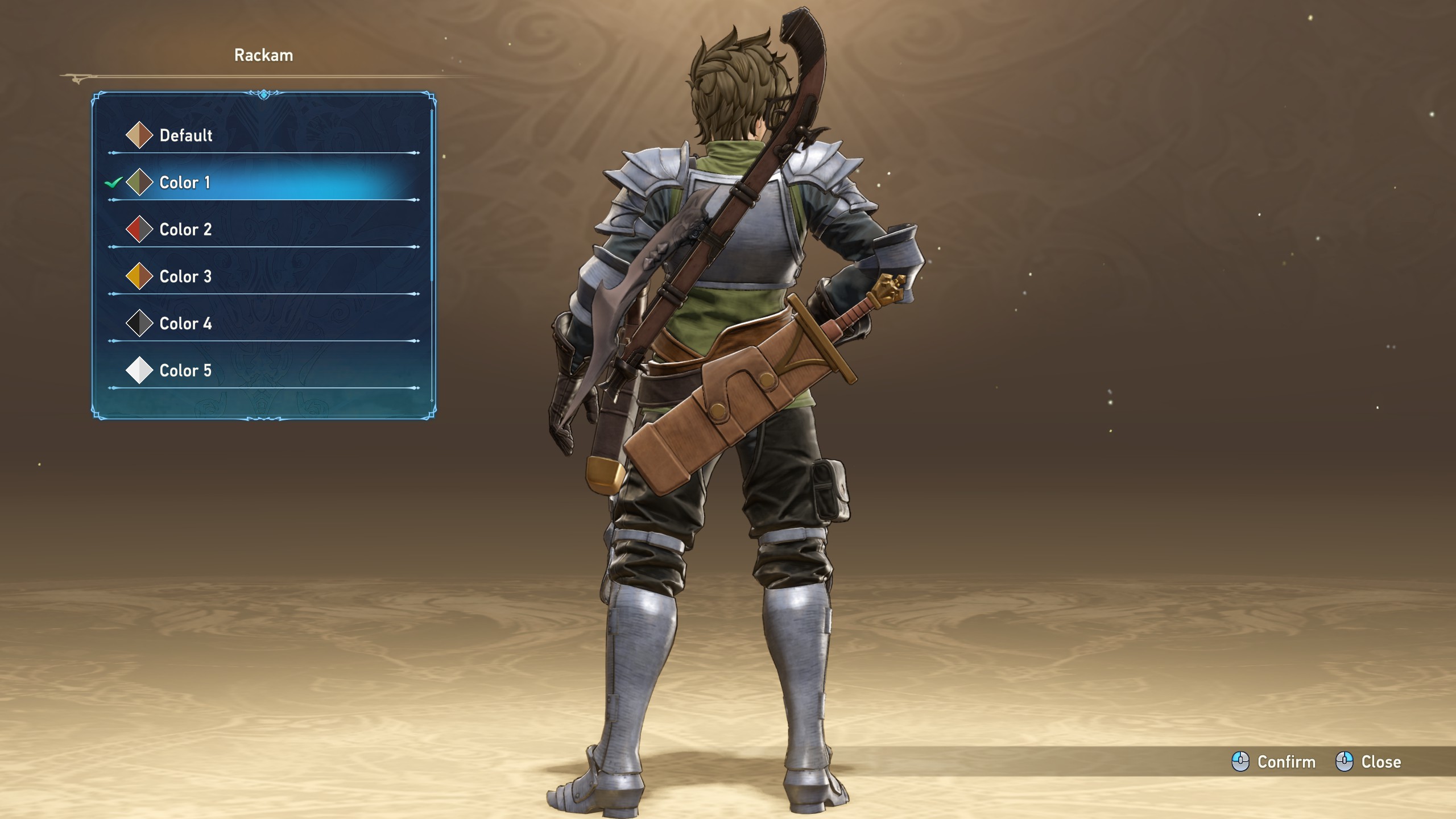The image size is (1456, 819).
Task: Select the Default color scheme
Action: tap(185, 135)
